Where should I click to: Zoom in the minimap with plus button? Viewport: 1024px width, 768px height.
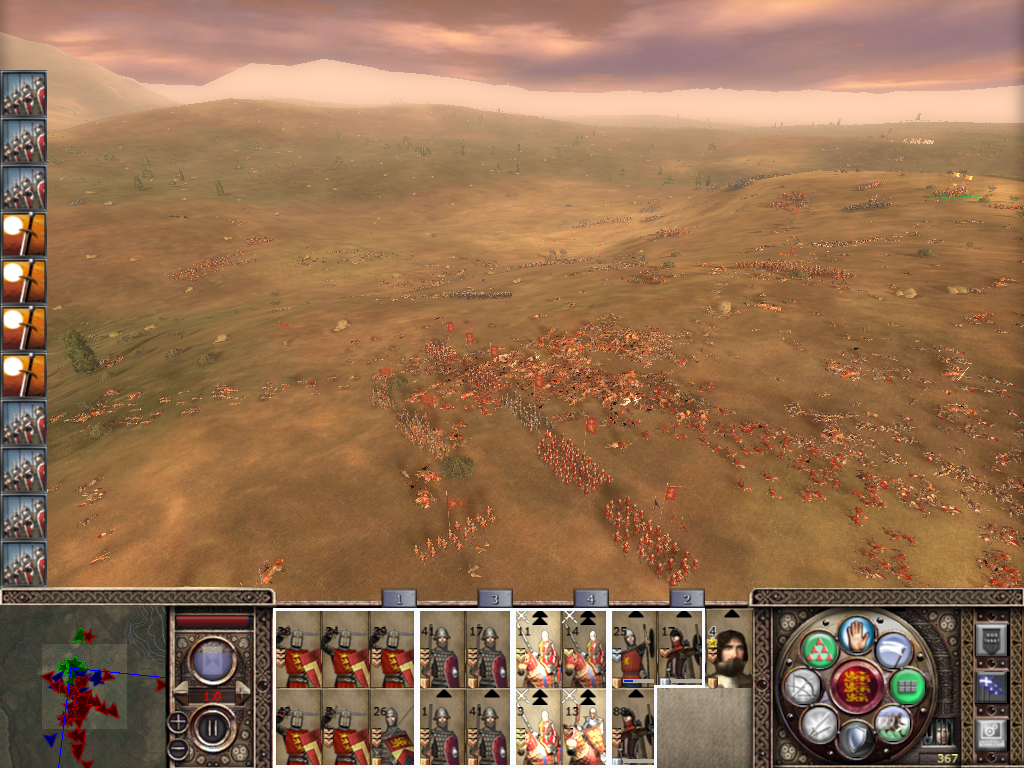tap(177, 720)
